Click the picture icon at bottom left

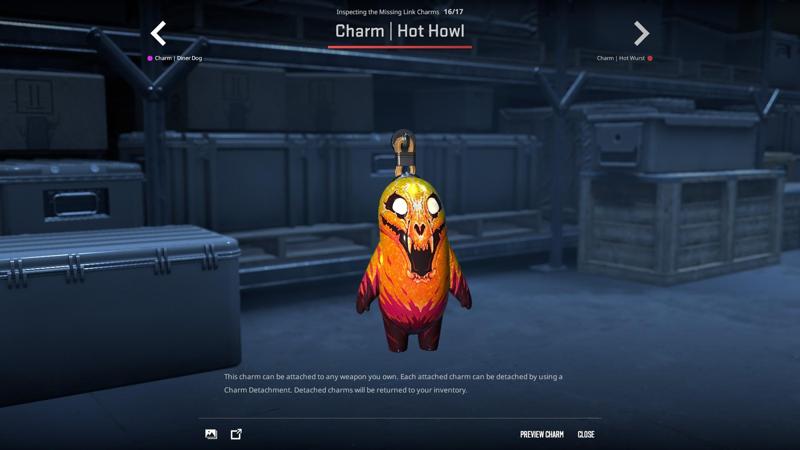[x=211, y=434]
